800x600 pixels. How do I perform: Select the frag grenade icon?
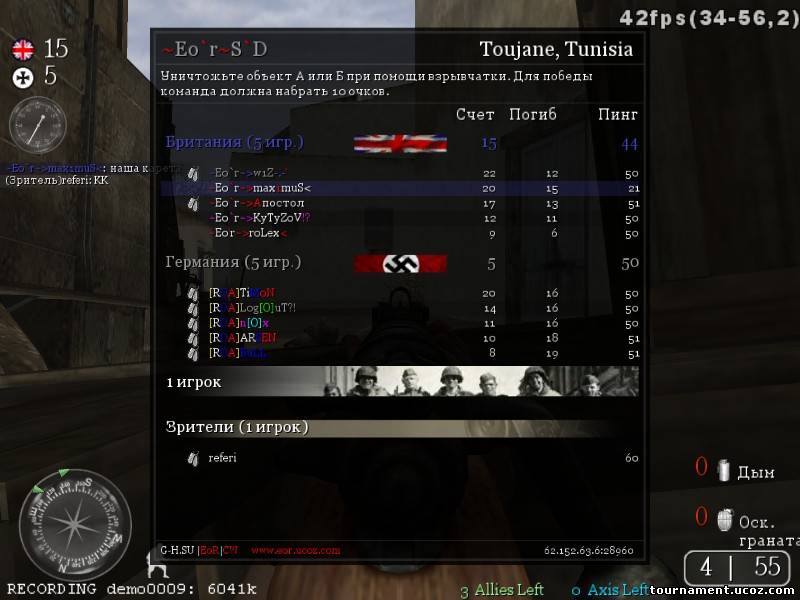click(722, 520)
